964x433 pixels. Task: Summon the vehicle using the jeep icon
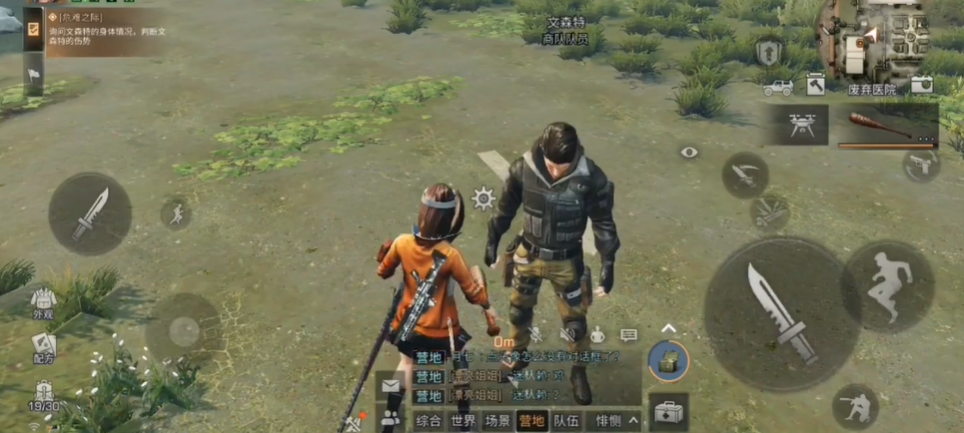click(776, 87)
